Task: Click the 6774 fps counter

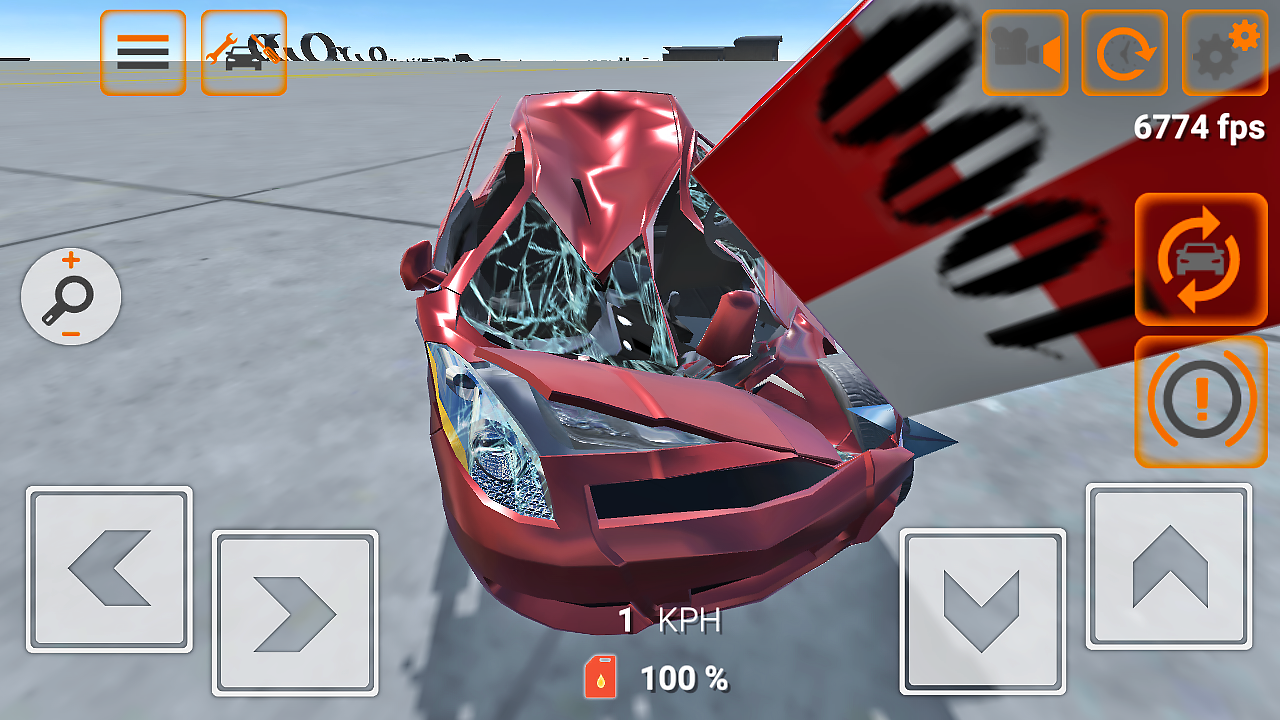Action: click(x=1200, y=128)
